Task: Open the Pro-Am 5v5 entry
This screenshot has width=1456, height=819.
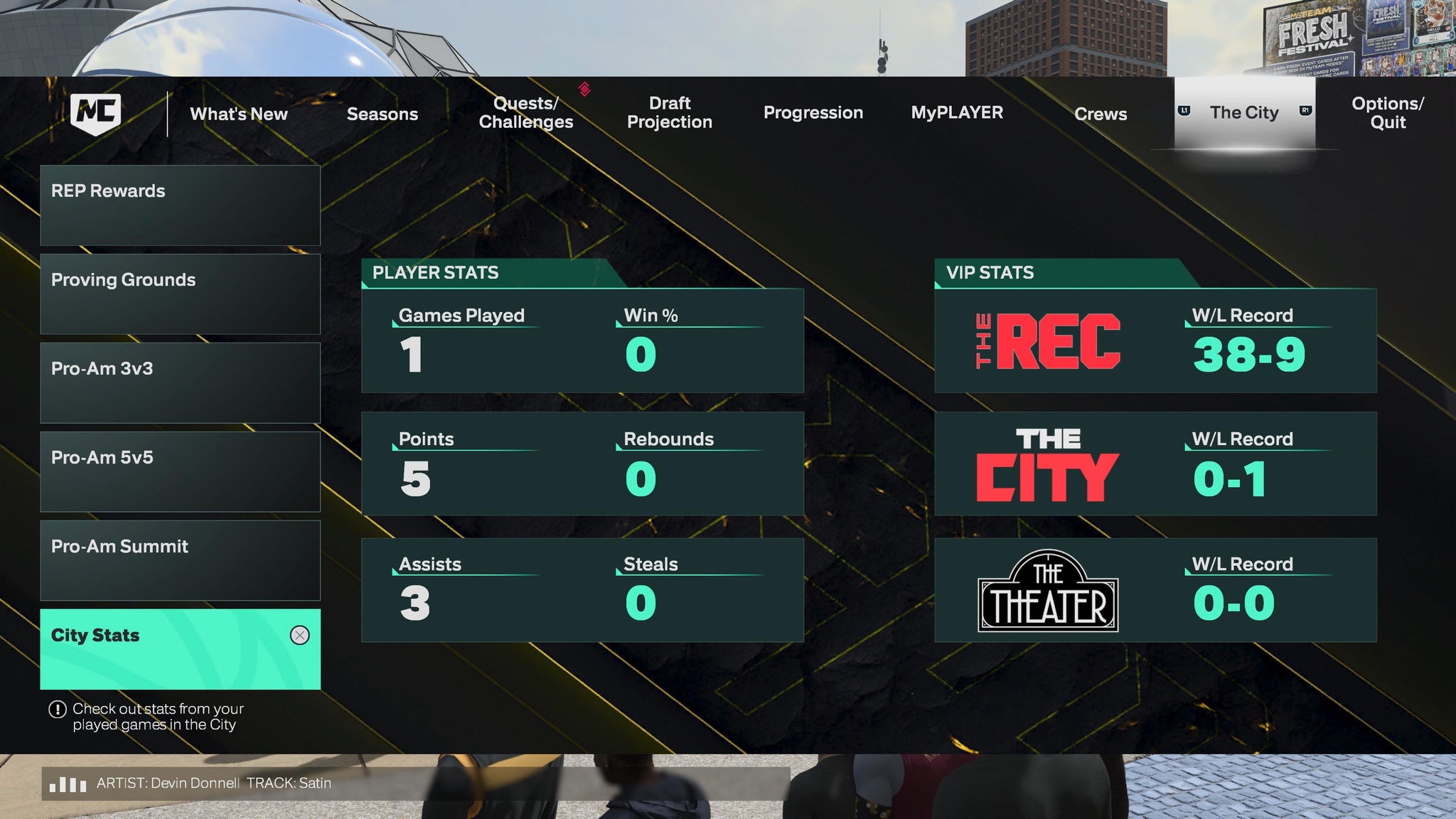Action: [180, 472]
